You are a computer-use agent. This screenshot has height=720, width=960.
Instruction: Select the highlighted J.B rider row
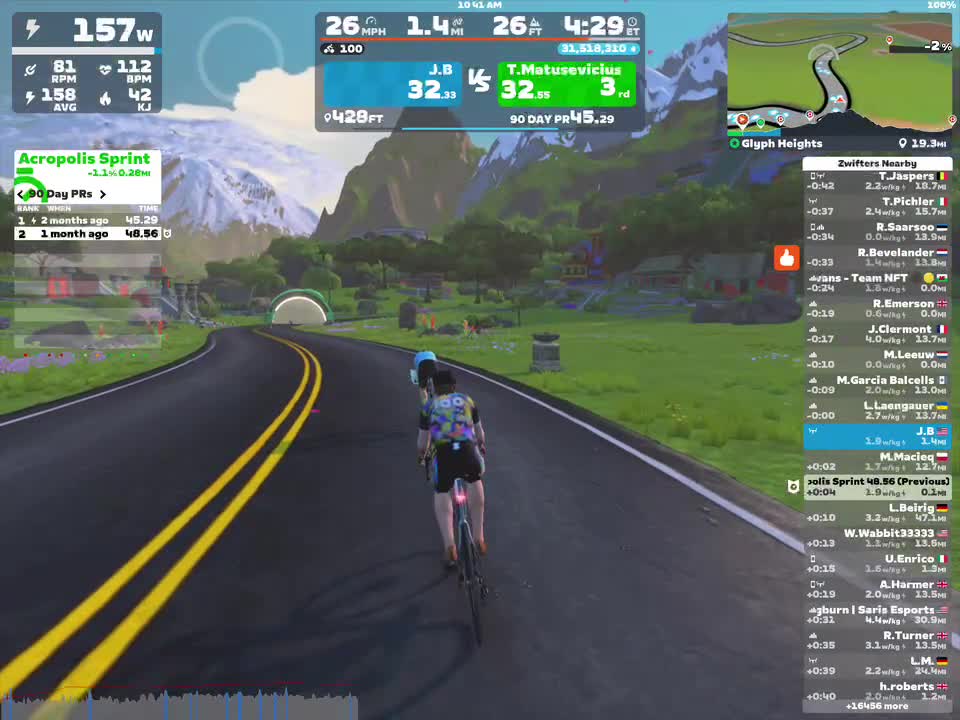tap(877, 436)
